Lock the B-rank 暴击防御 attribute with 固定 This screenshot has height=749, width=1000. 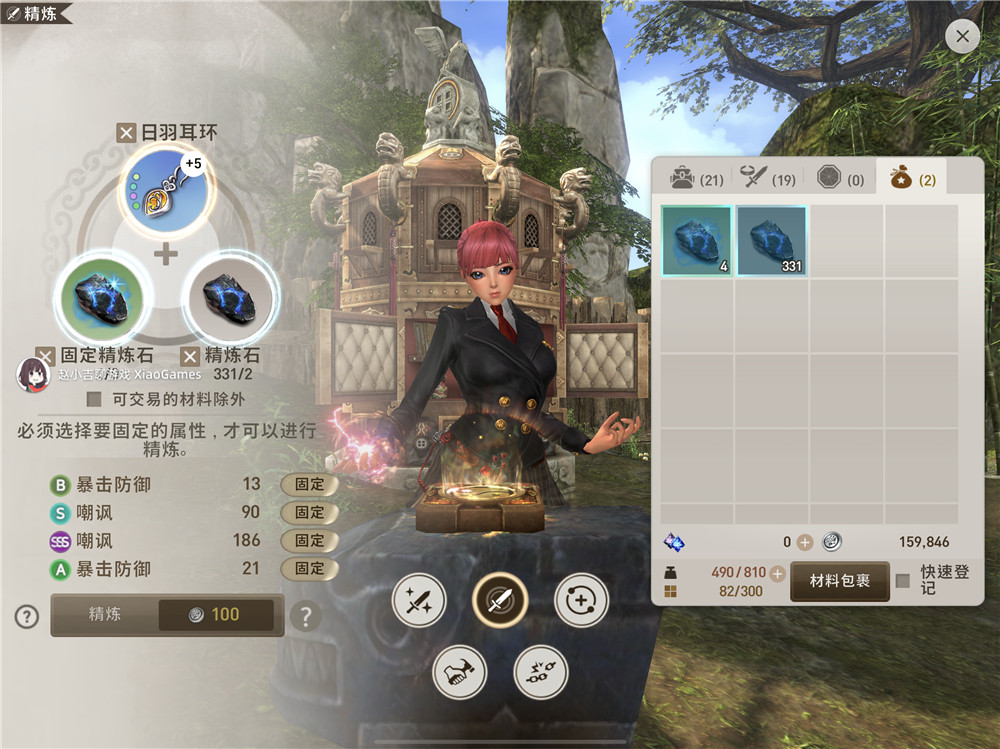coord(309,485)
